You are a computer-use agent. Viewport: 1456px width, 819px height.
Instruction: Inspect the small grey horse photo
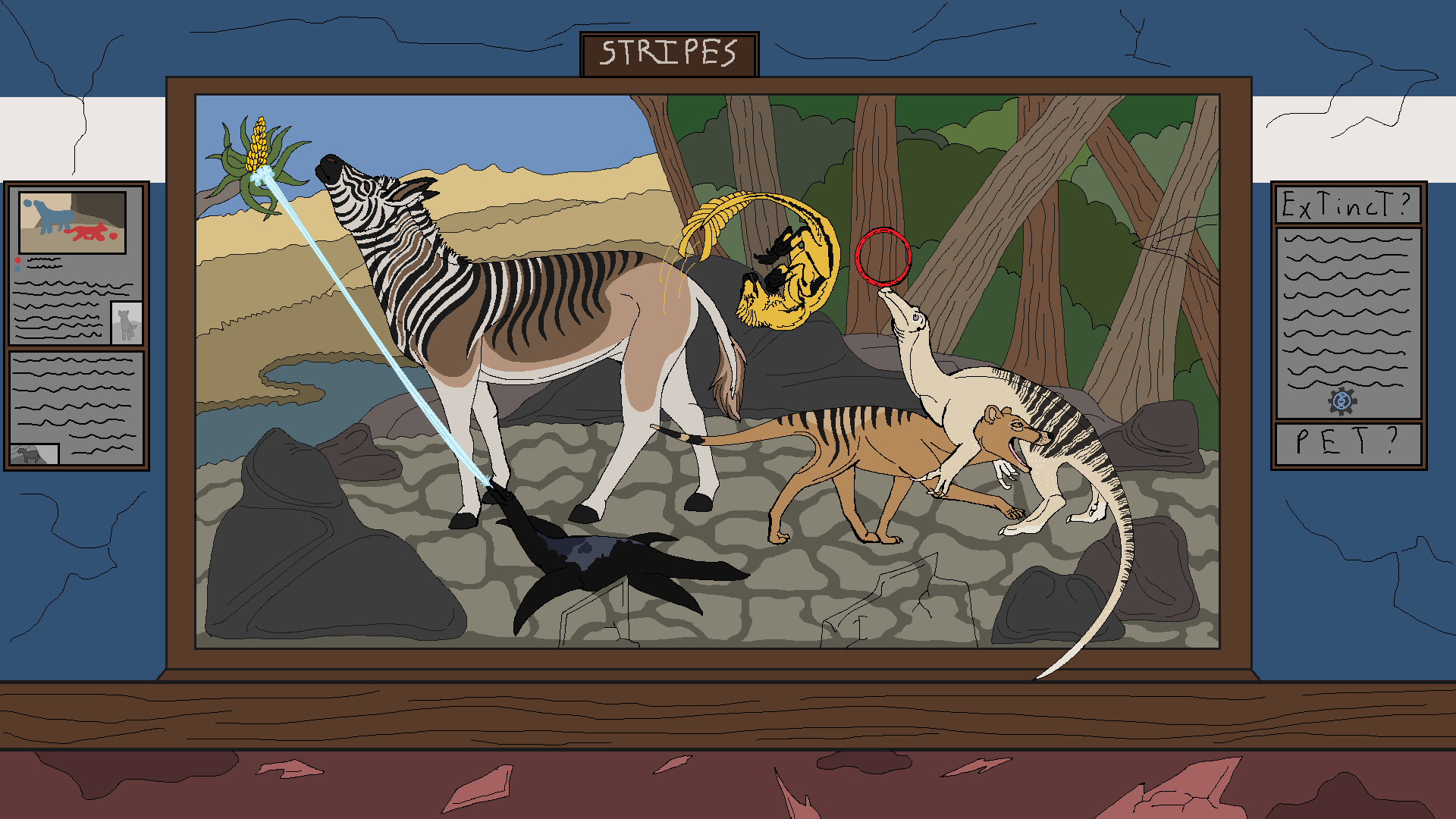(33, 454)
